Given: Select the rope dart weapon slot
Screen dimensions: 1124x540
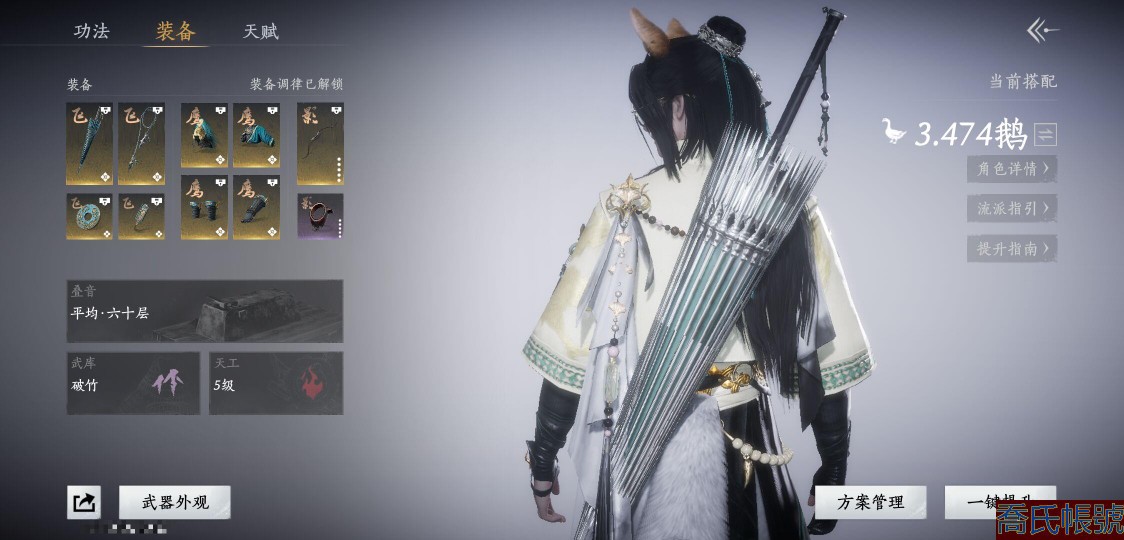Looking at the screenshot, I should (x=141, y=143).
